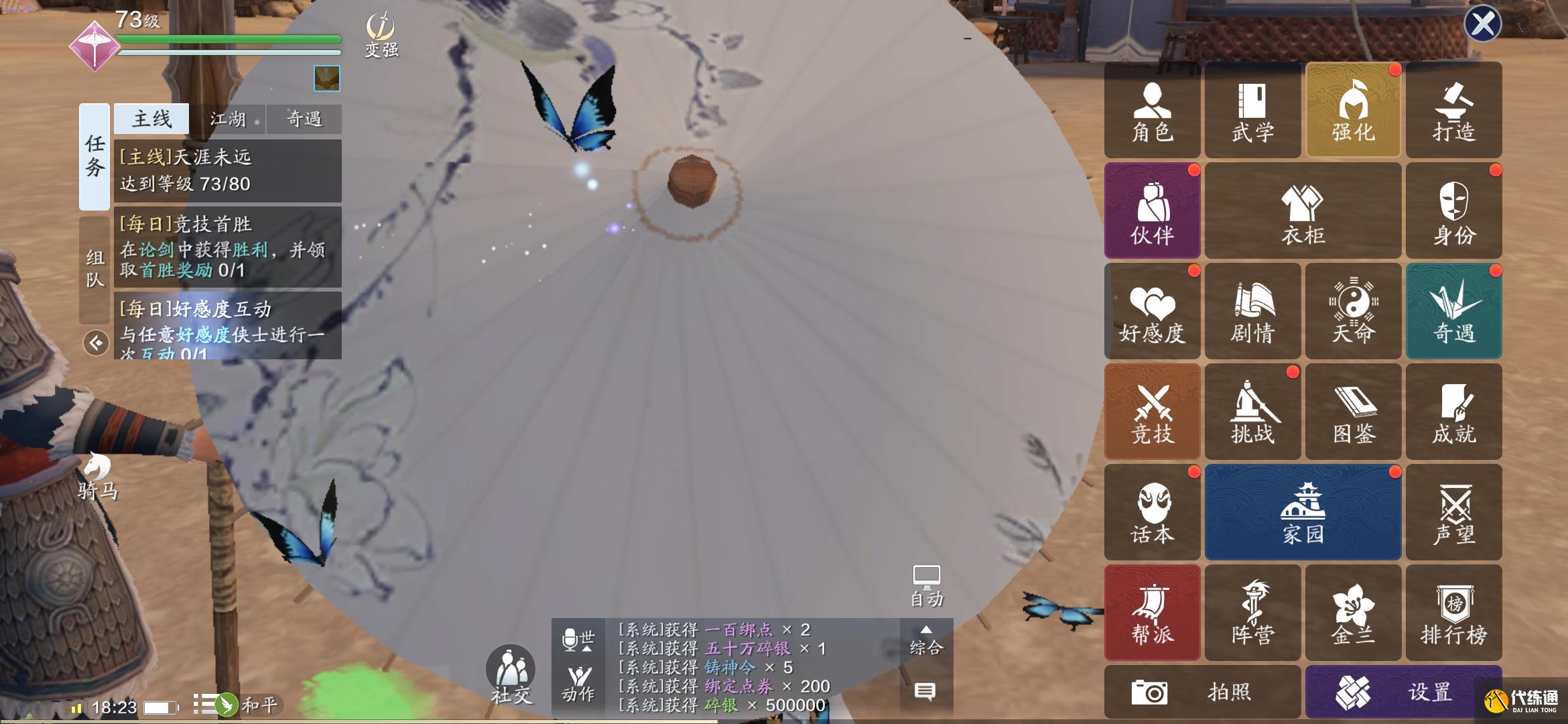Select the 强化 enhancement tile

tap(1353, 111)
